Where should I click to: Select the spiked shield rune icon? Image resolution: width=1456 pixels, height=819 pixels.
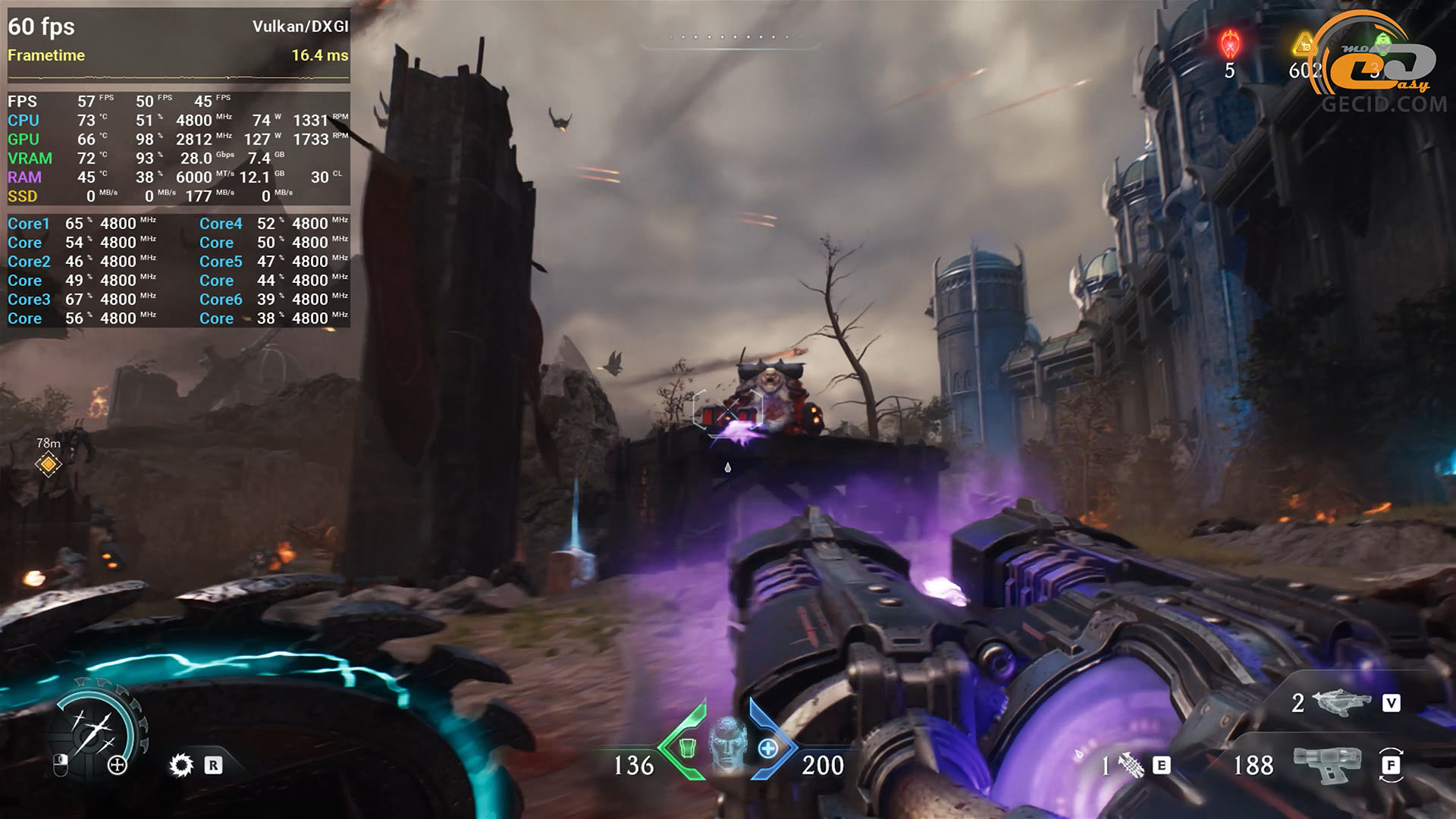click(x=181, y=765)
